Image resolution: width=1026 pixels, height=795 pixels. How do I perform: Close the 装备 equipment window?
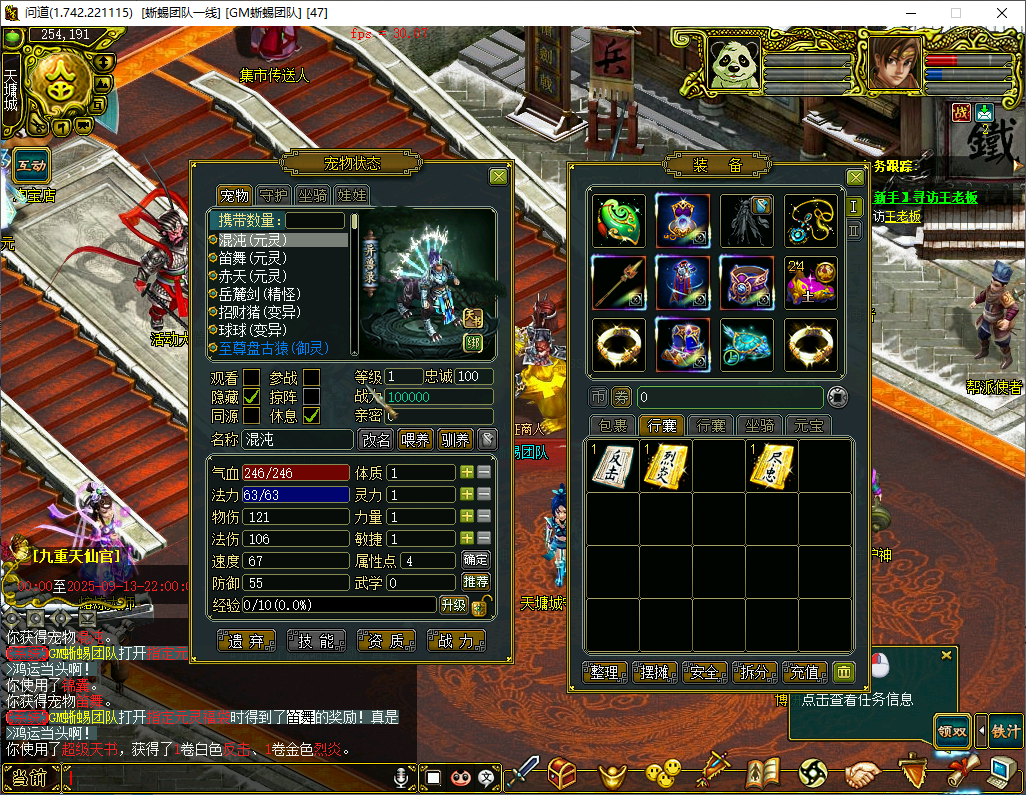(855, 177)
